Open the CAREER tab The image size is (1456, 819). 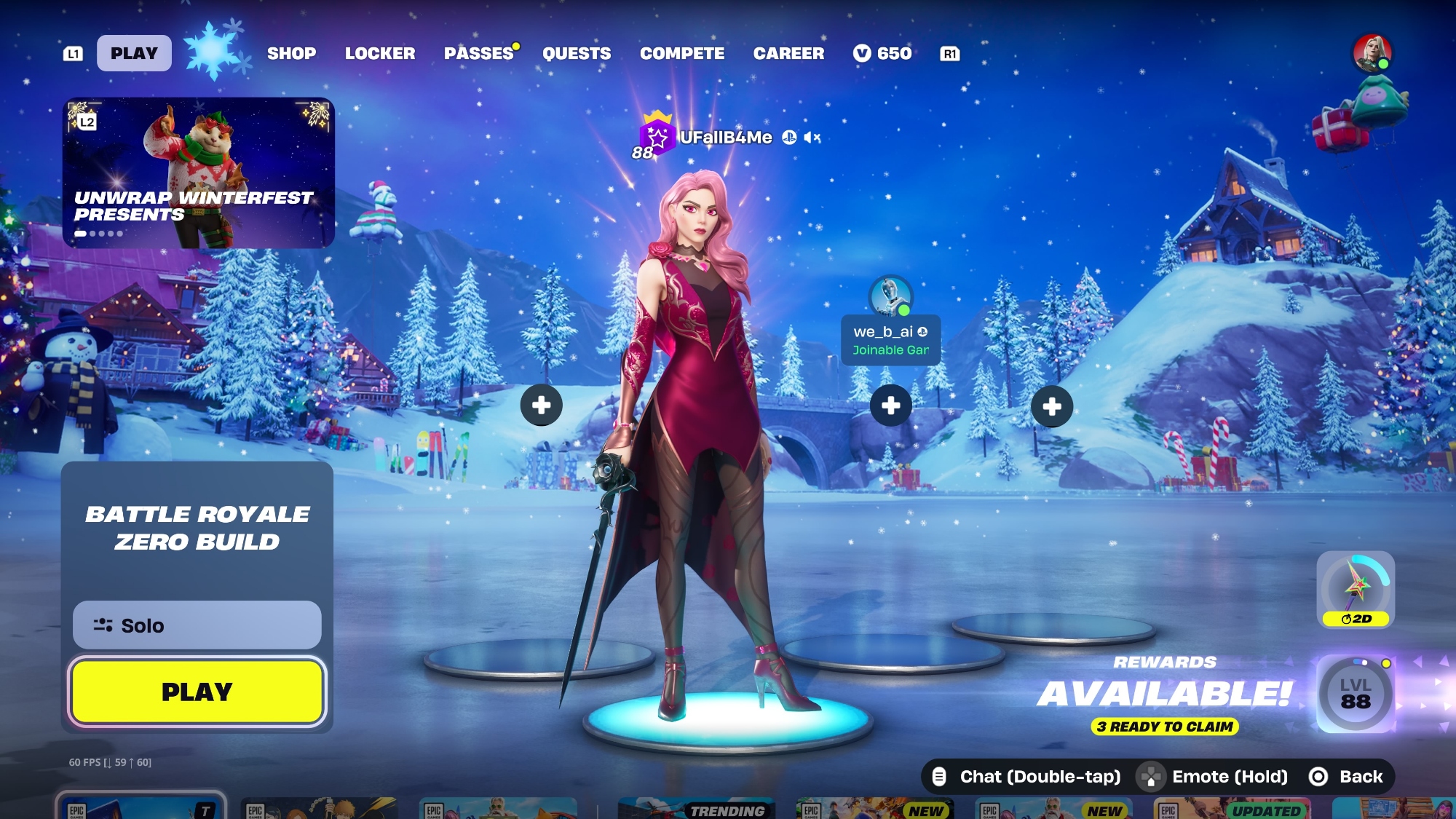[788, 53]
